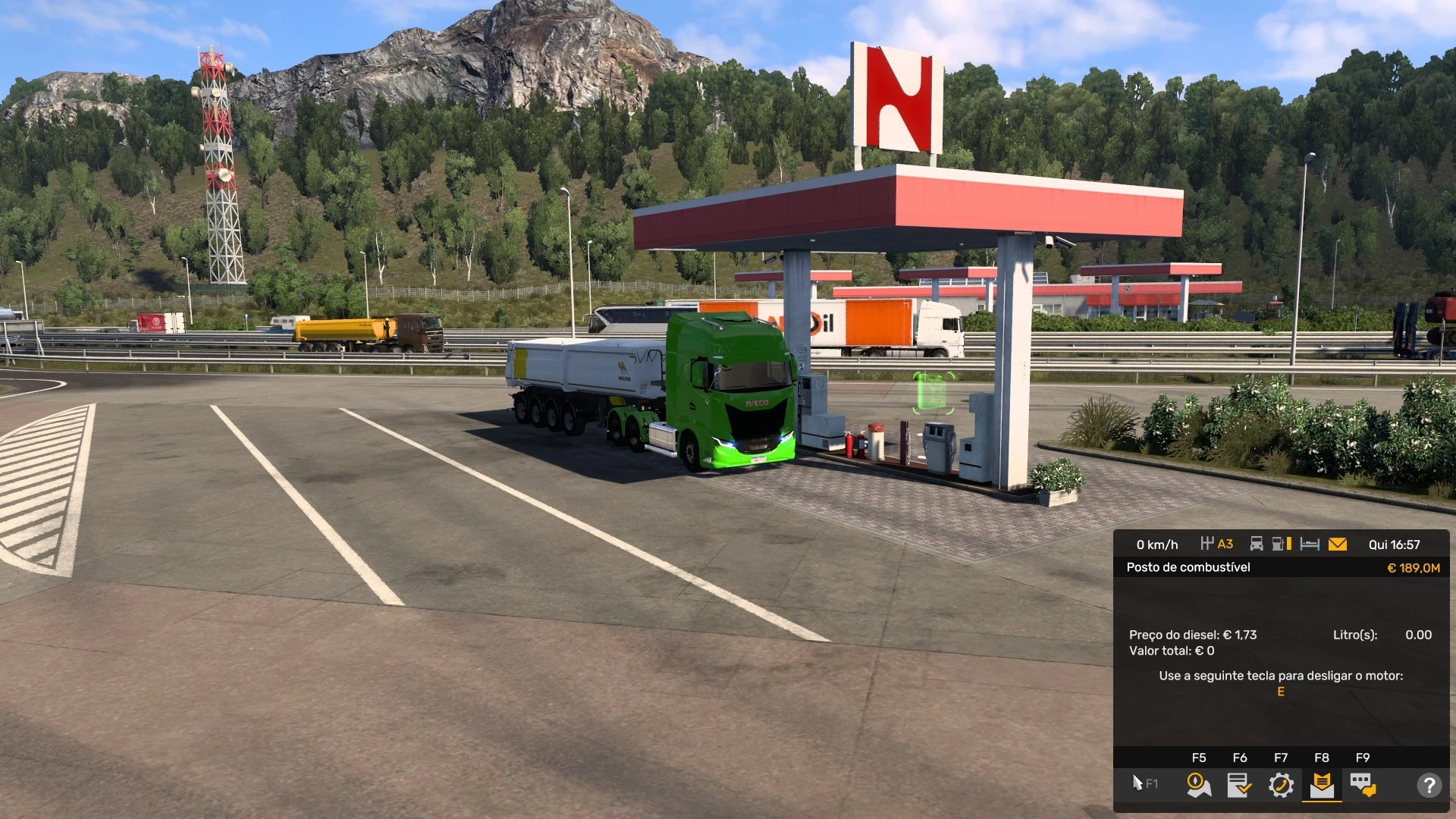Open the roadside assistance phone-gear tab
The height and width of the screenshot is (819, 1456).
click(1281, 785)
